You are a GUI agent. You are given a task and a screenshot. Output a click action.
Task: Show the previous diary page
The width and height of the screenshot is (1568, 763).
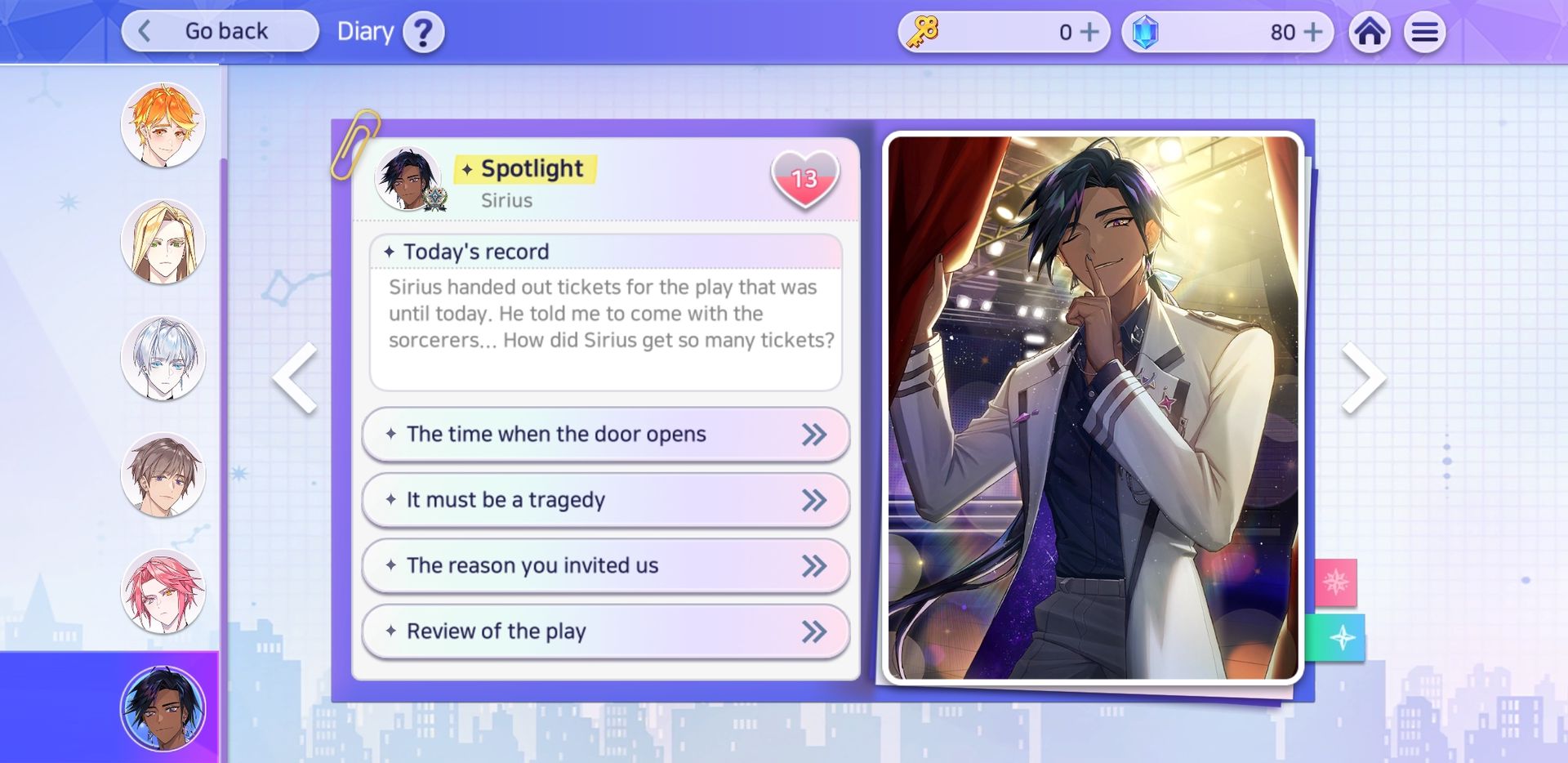point(296,377)
